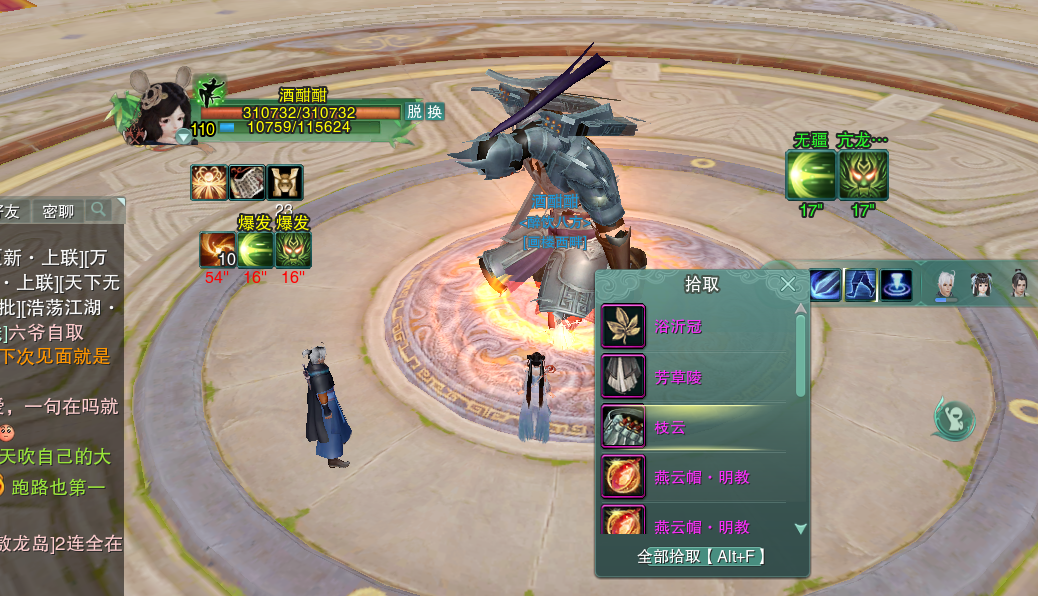
Task: Select the 亢龙 green mask buff icon
Action: tap(863, 175)
